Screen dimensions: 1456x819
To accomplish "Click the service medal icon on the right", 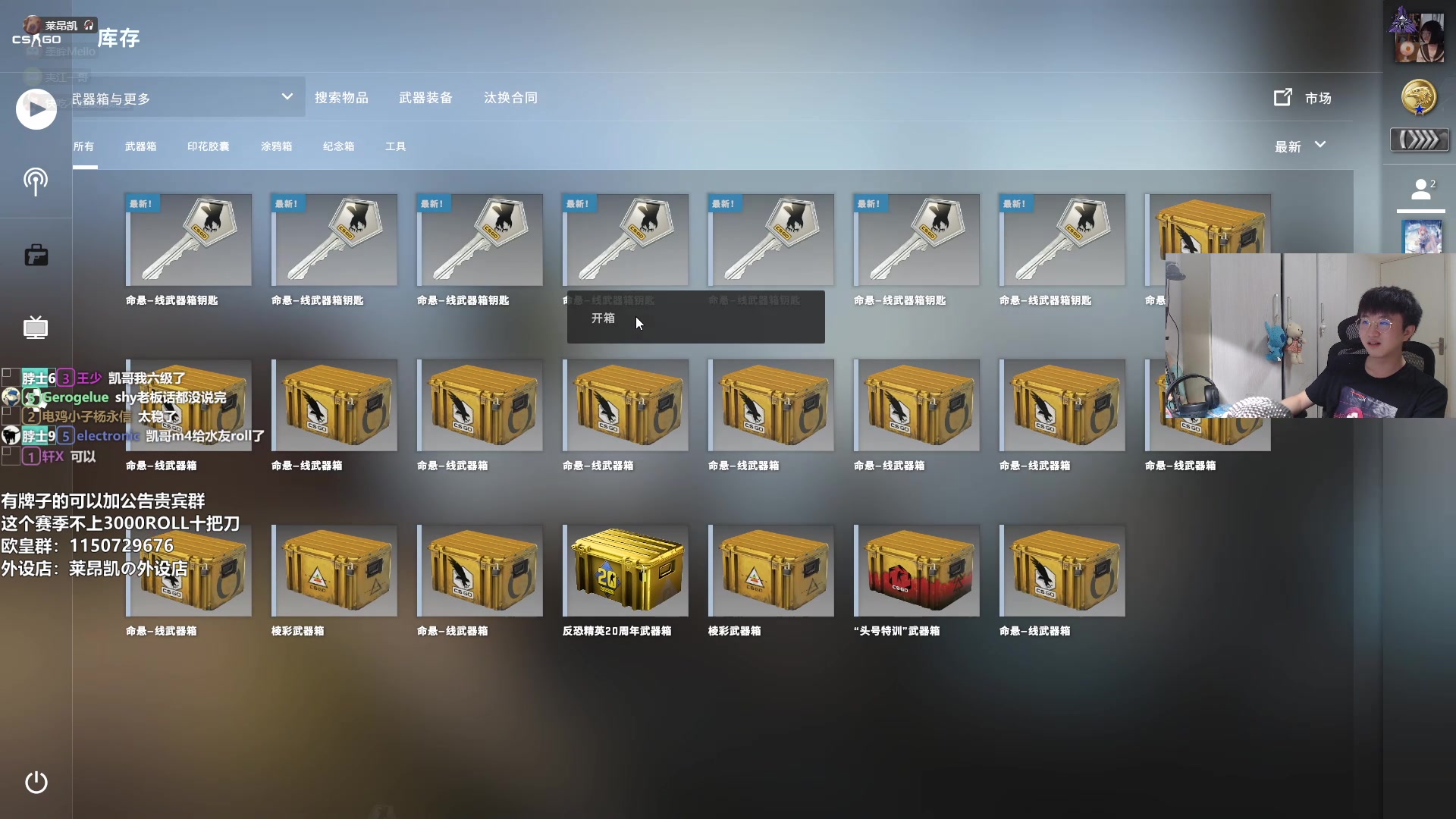I will (1418, 97).
